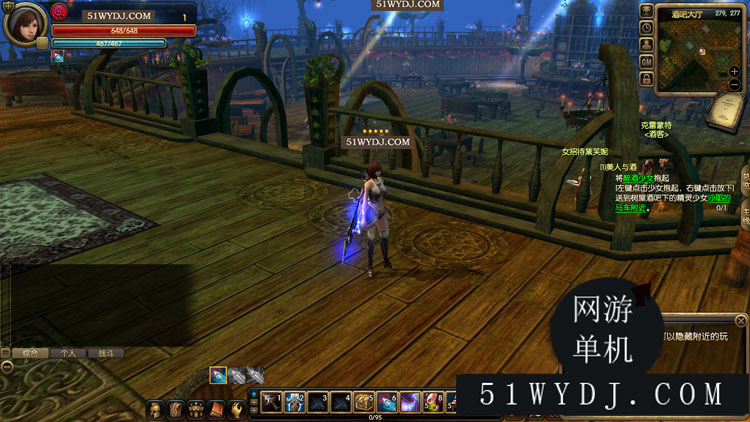Open the golden hand menu icon
Image resolution: width=750 pixels, height=422 pixels.
pos(236,409)
